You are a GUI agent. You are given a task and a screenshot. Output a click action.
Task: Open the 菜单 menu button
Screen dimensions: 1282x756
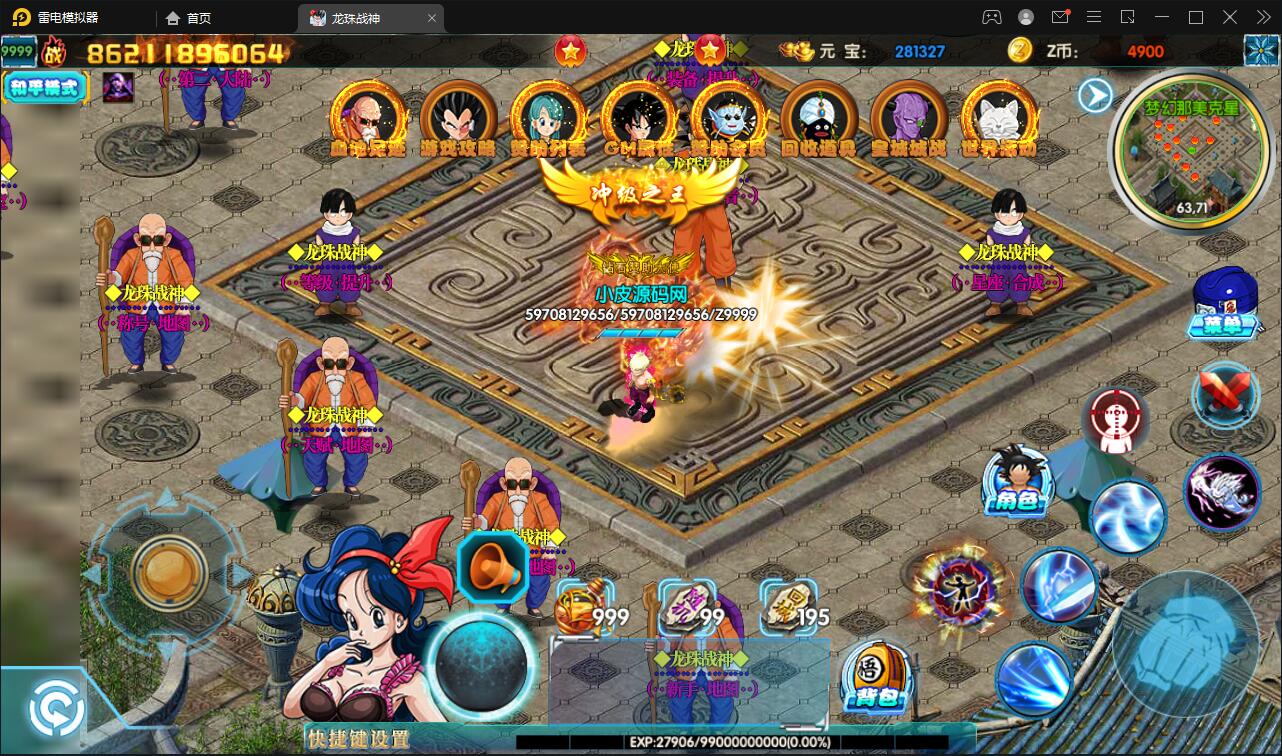click(1224, 303)
